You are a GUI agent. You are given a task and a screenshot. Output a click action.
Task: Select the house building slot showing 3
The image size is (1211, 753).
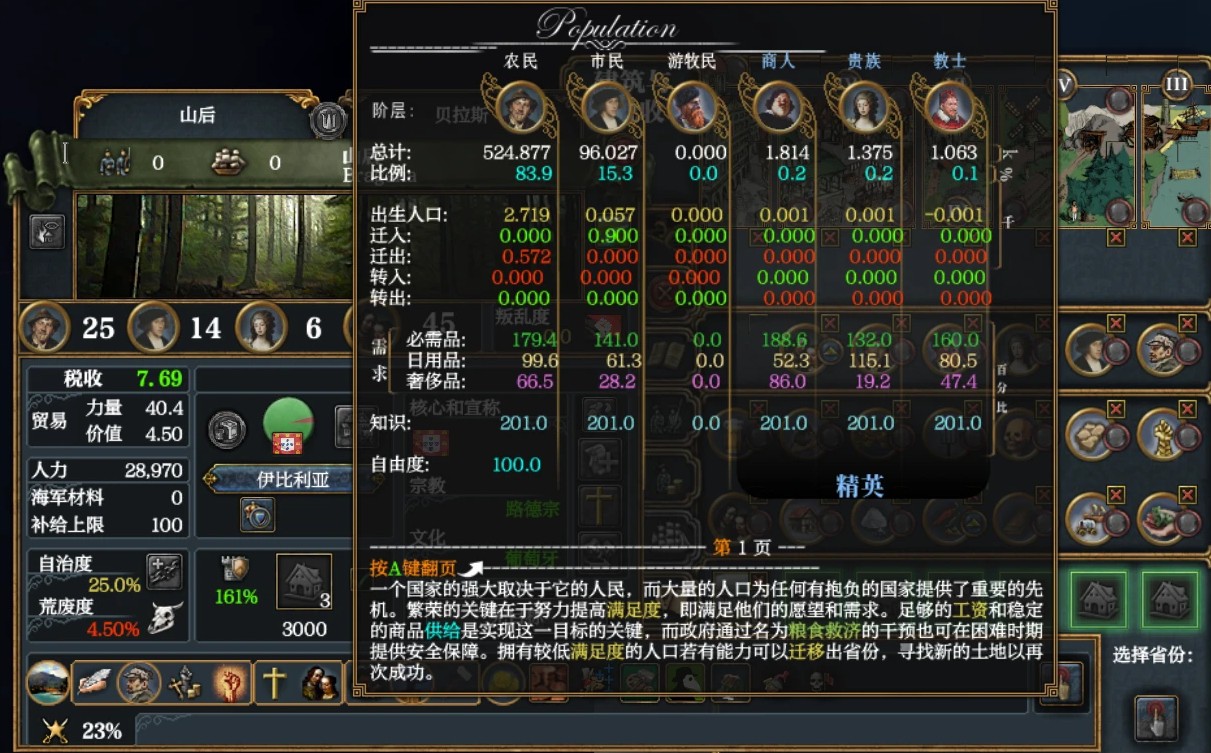(x=304, y=582)
